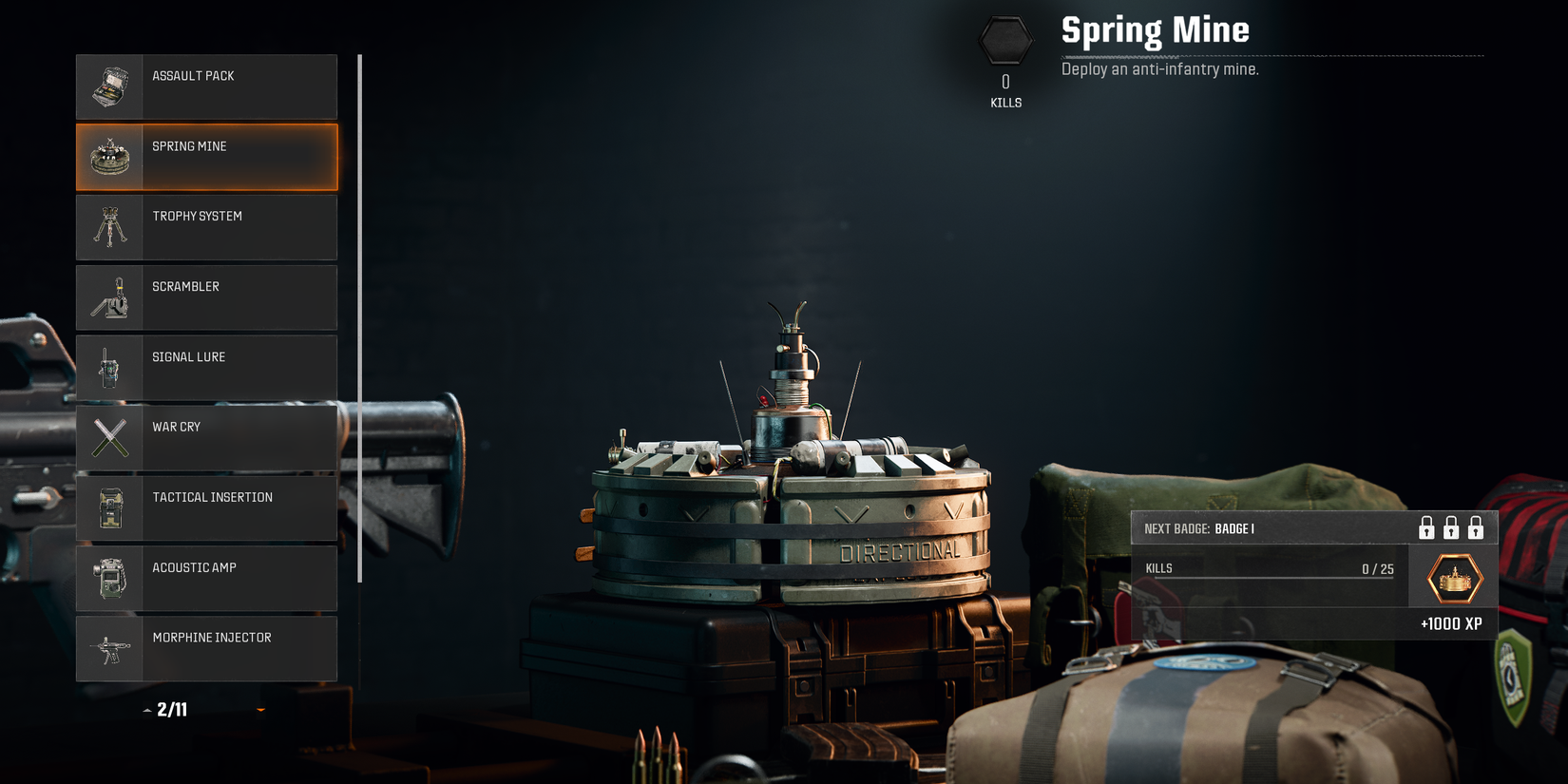The image size is (1568, 784).
Task: Select the Tactical Insertion icon
Action: pyautogui.click(x=111, y=508)
